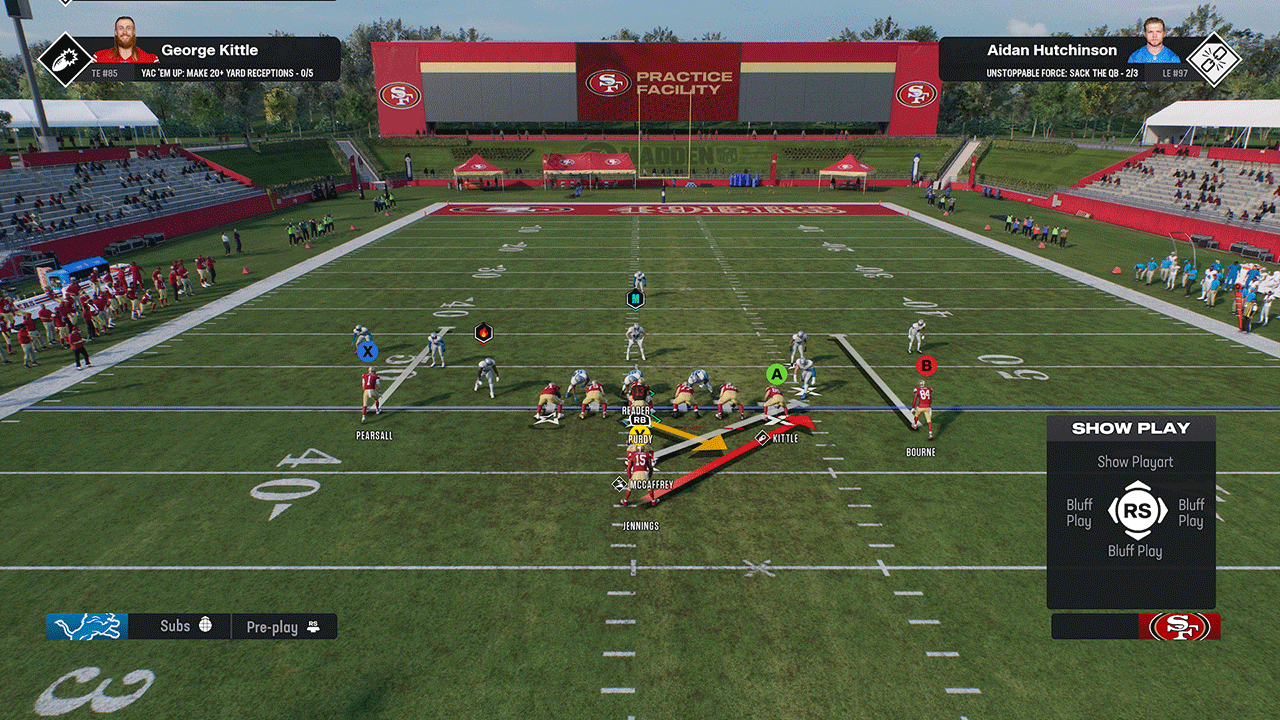Select the Bourne receiver label
The height and width of the screenshot is (720, 1280).
point(921,453)
